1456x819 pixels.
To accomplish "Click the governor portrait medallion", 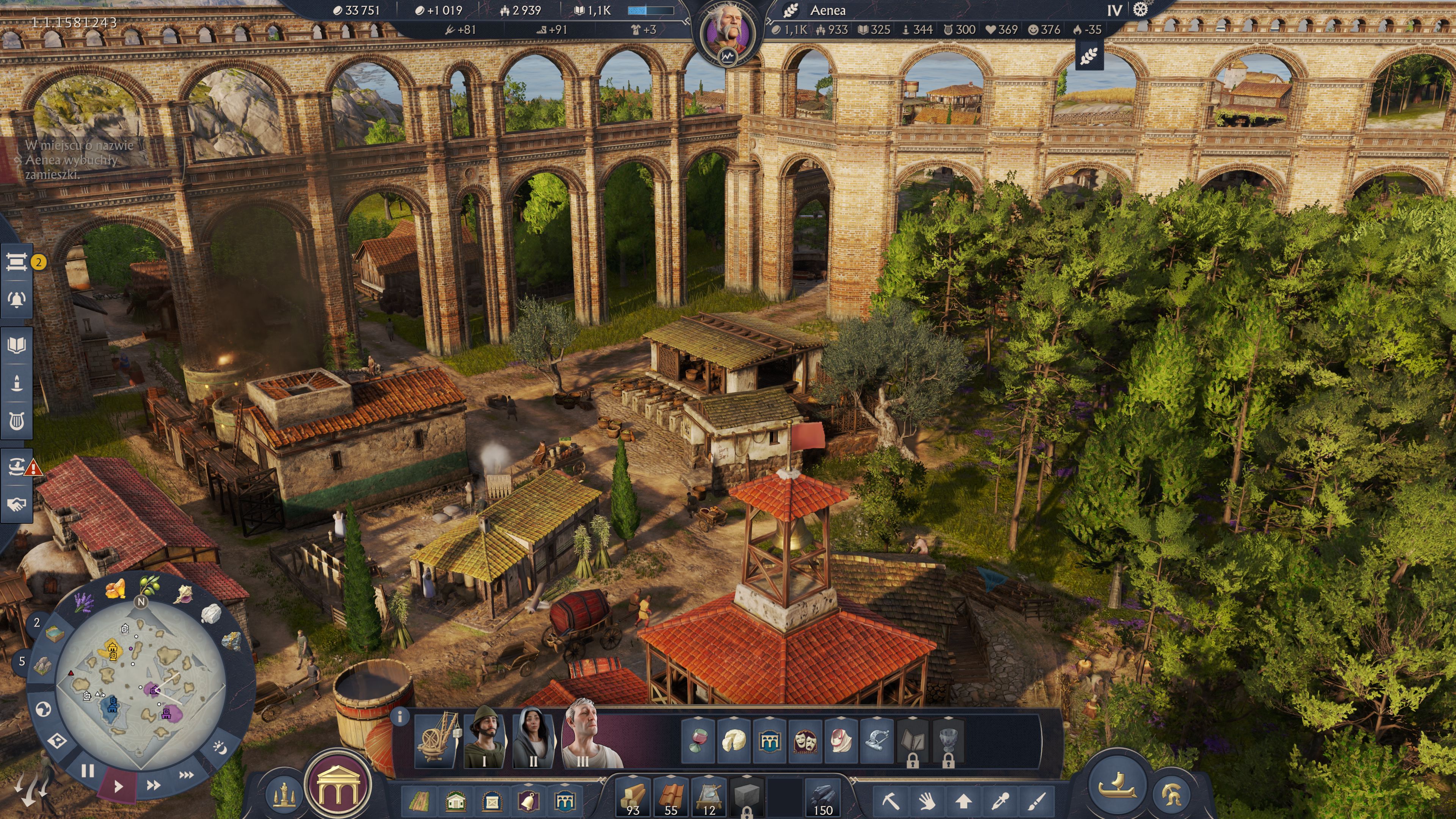I will coord(727,31).
